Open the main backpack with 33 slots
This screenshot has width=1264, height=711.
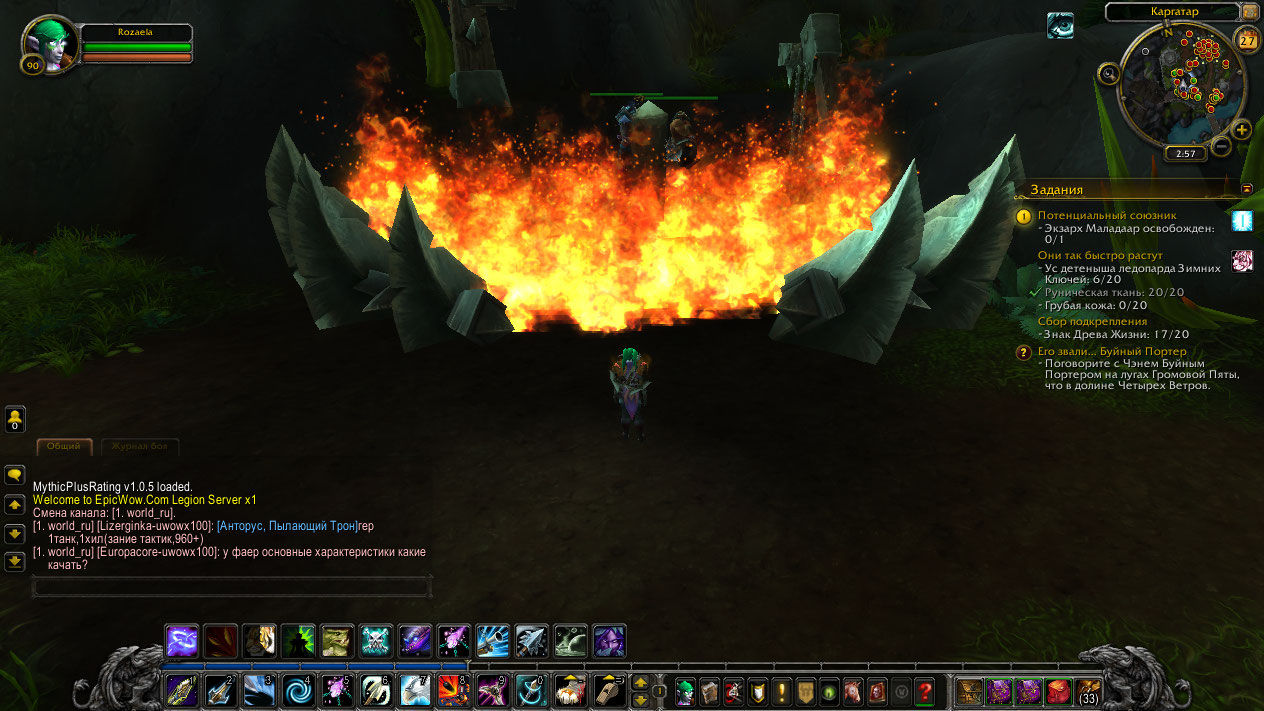click(x=1086, y=691)
